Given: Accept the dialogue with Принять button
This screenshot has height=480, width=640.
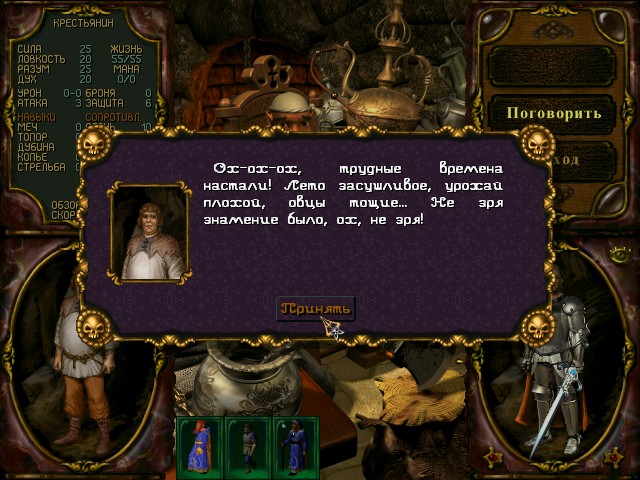Looking at the screenshot, I should (x=314, y=307).
